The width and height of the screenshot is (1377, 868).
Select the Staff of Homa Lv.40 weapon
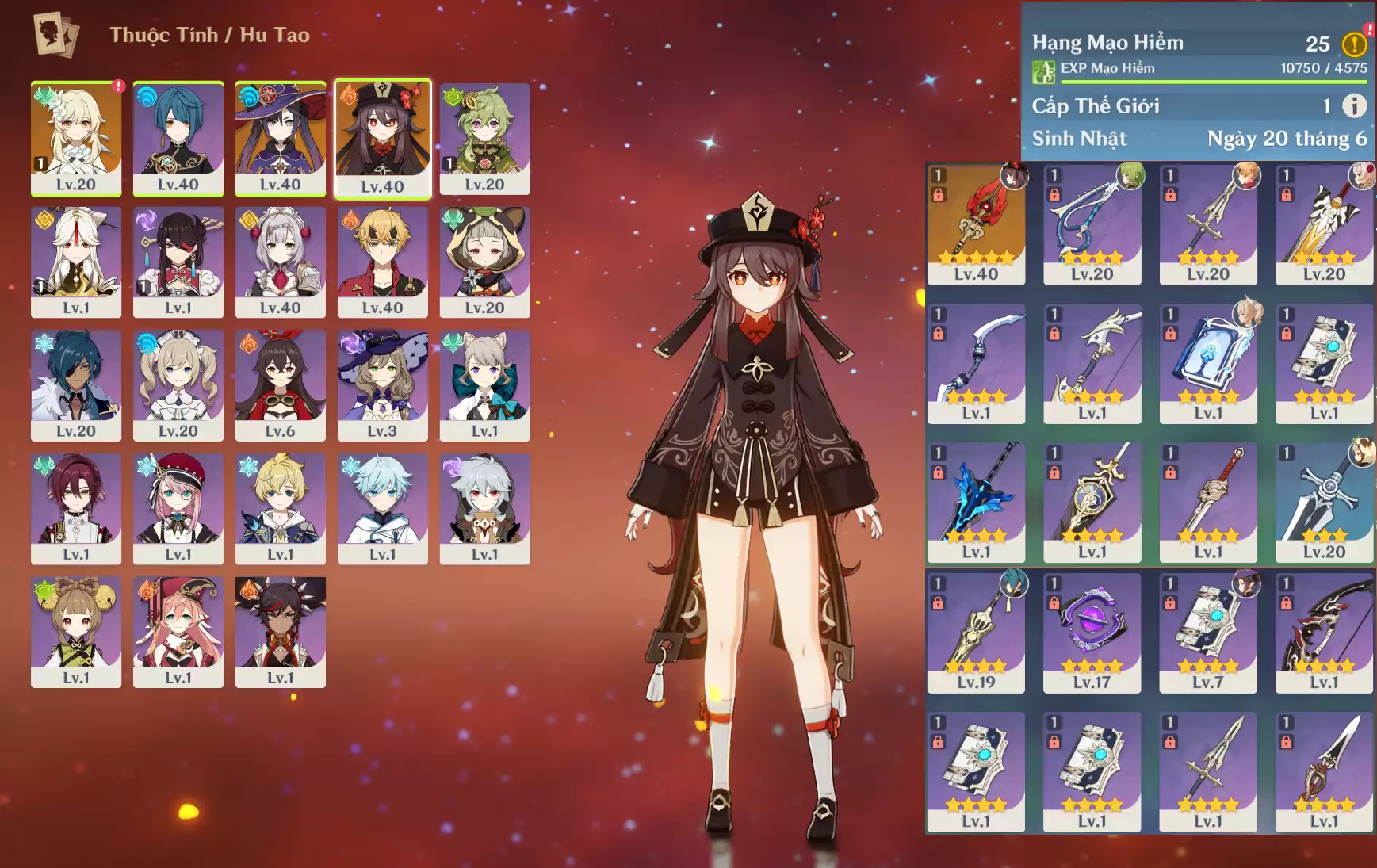[x=976, y=224]
